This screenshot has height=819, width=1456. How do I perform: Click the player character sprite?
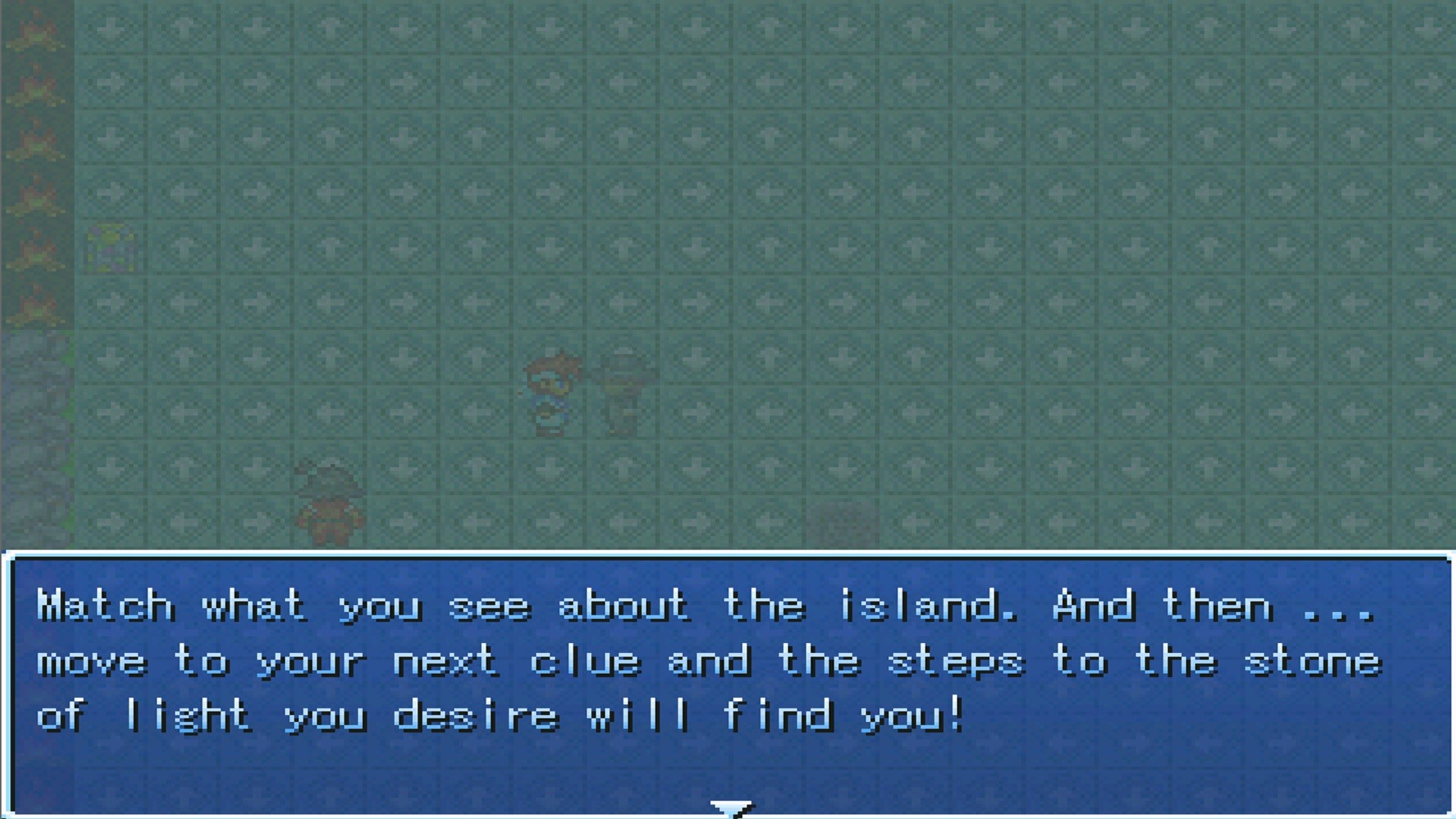[550, 391]
